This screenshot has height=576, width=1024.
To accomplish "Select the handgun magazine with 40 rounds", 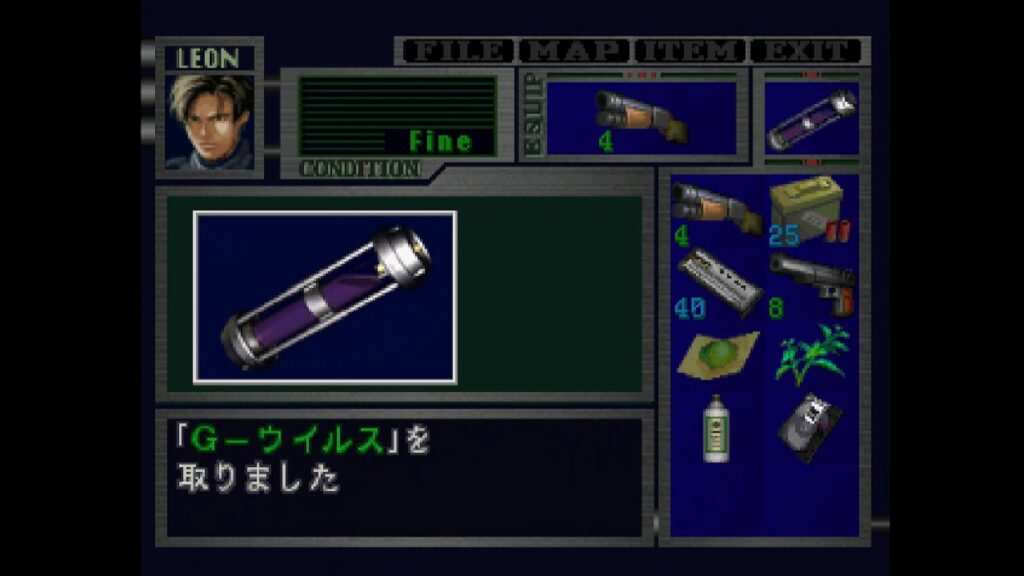I will (x=714, y=283).
